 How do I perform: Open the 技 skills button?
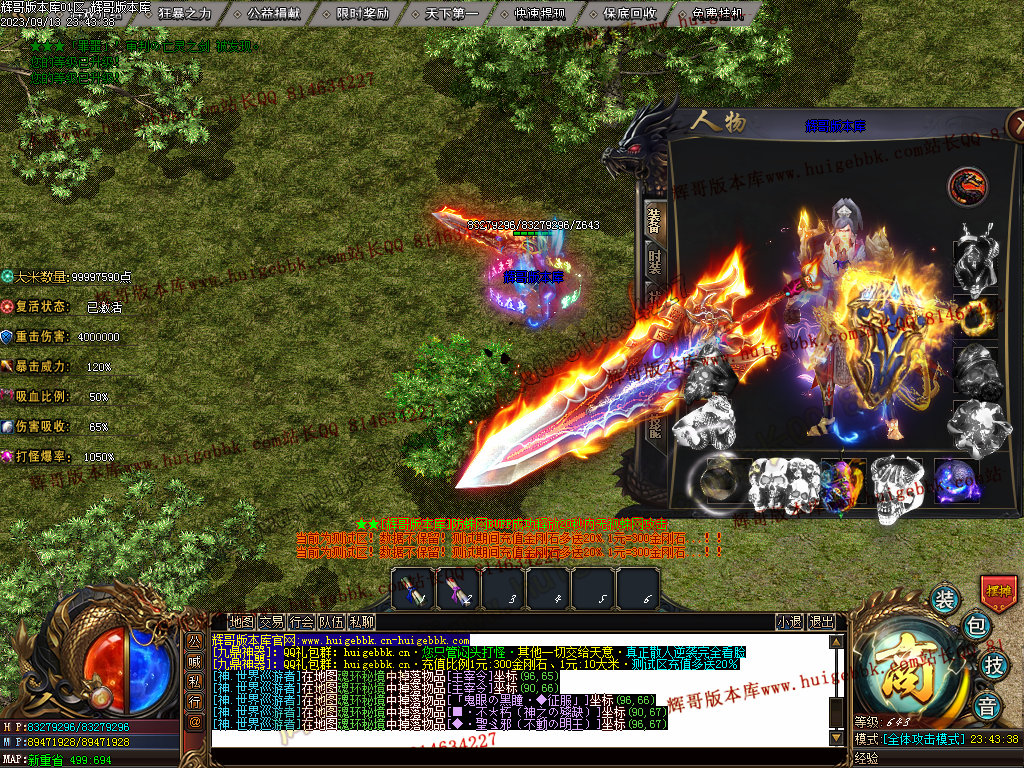coord(994,664)
